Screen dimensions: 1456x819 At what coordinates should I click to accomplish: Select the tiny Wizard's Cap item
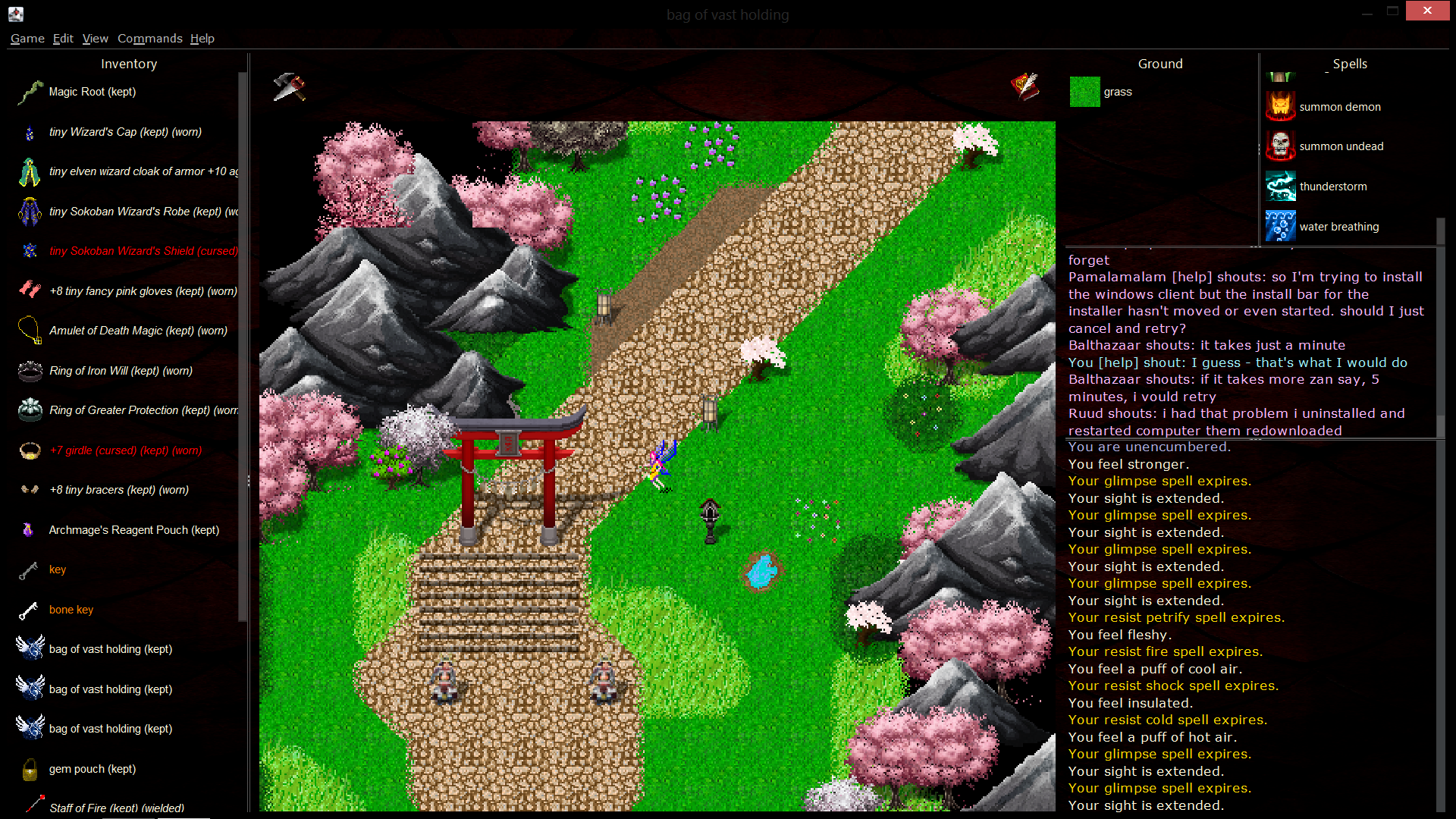coord(124,132)
